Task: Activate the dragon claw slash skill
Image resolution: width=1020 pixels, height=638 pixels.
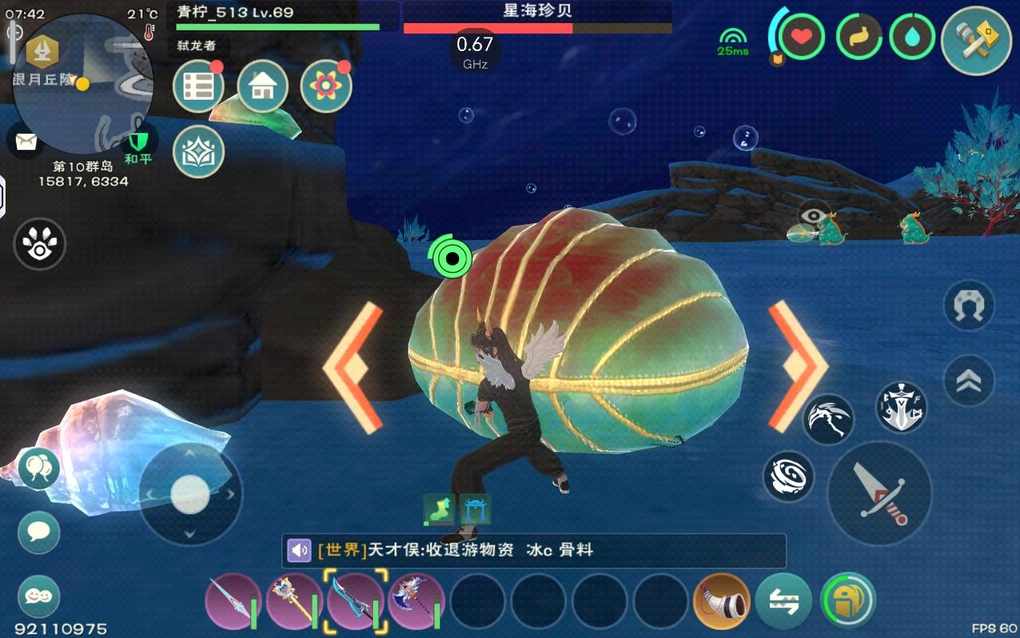Action: click(x=829, y=420)
